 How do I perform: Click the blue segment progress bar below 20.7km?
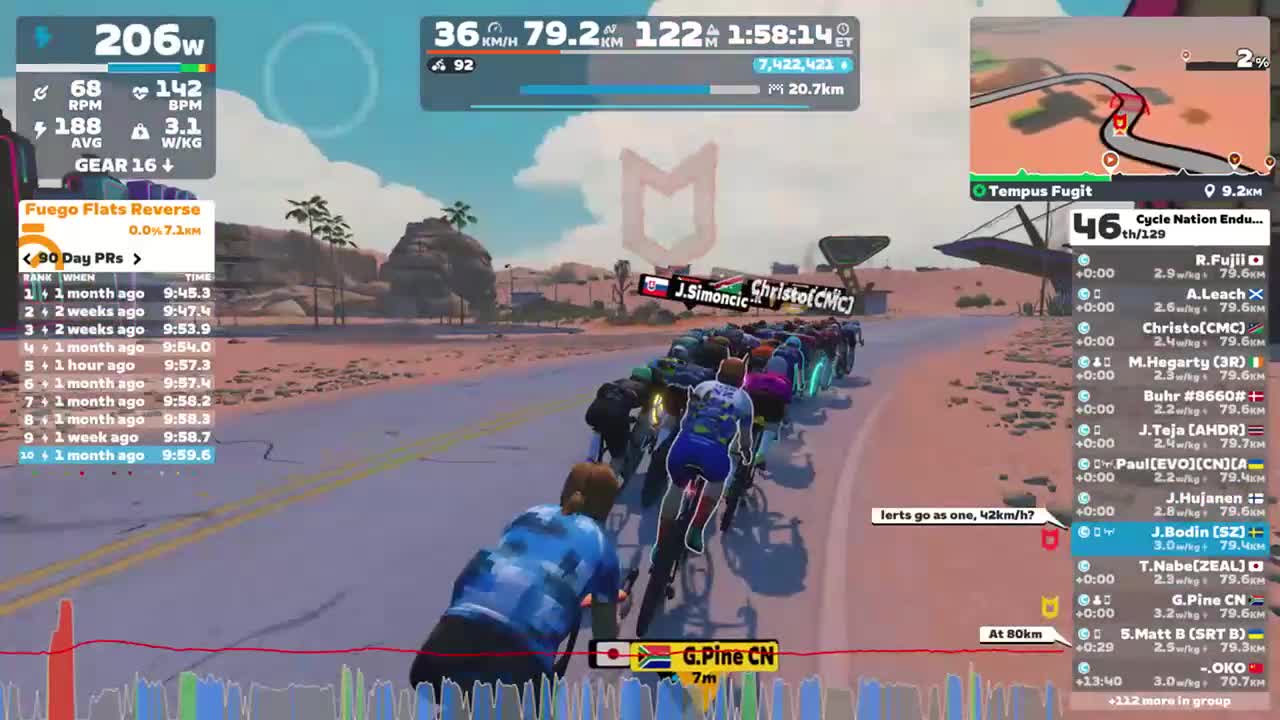(615, 90)
